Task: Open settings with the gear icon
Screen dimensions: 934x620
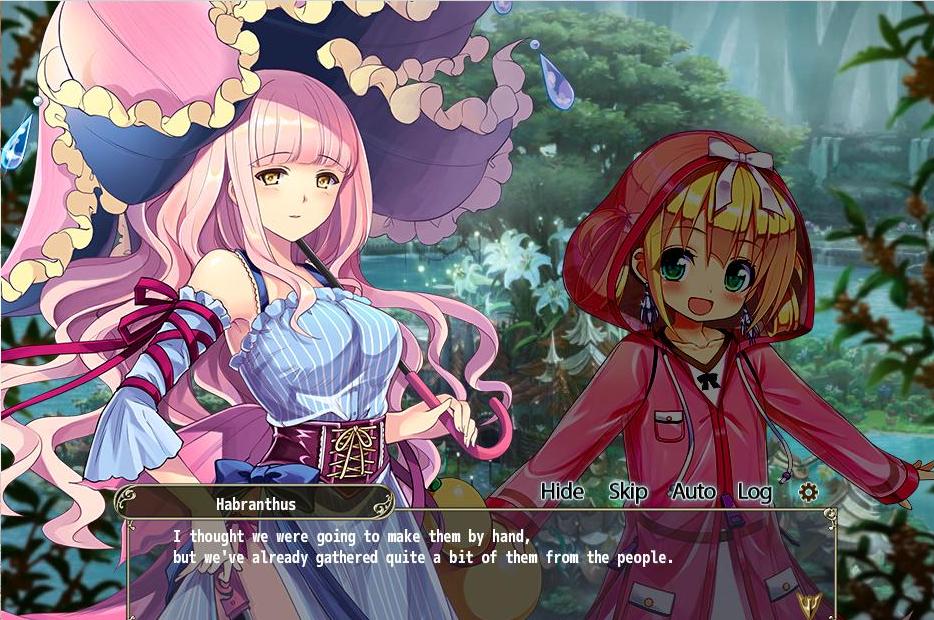Action: coord(808,492)
